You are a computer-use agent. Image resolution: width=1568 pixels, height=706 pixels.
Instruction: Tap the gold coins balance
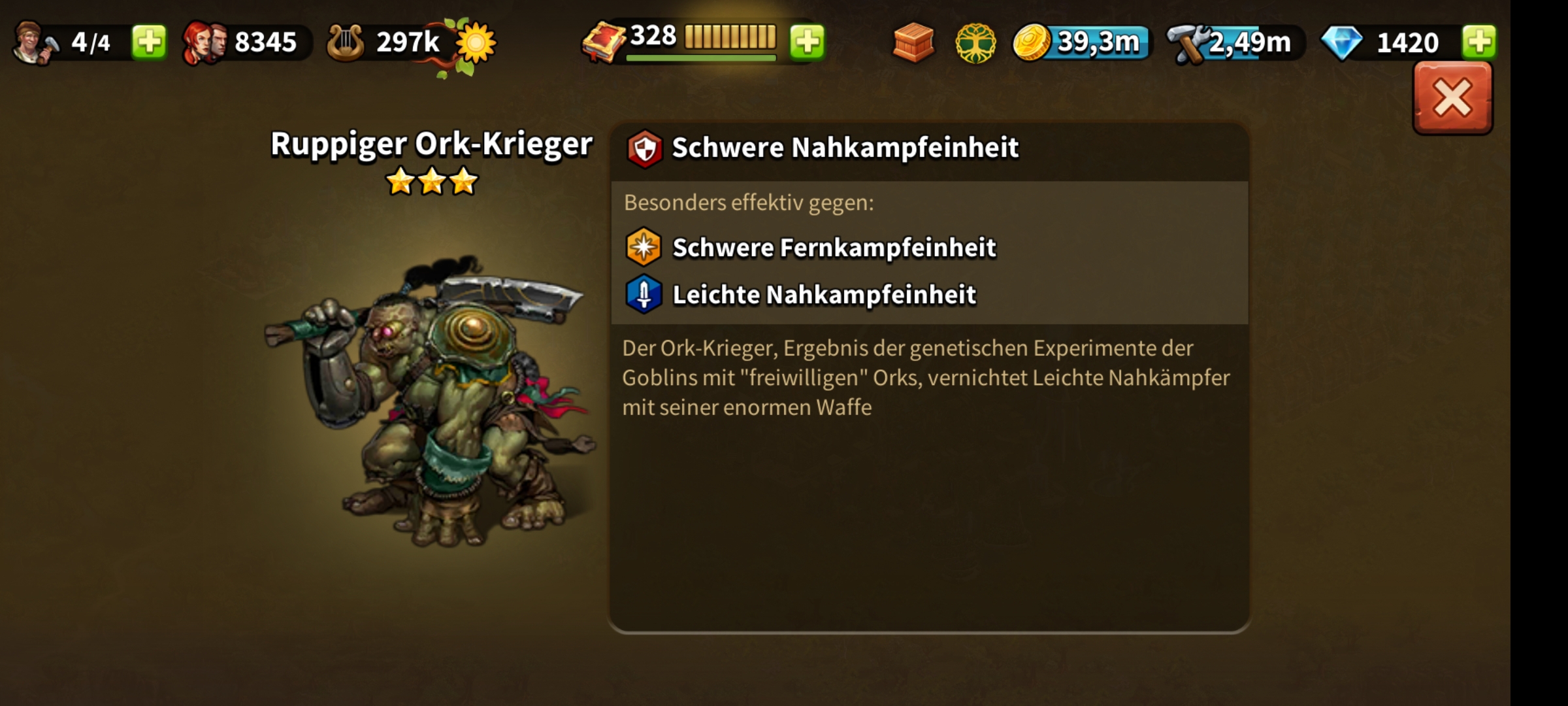tap(1081, 42)
